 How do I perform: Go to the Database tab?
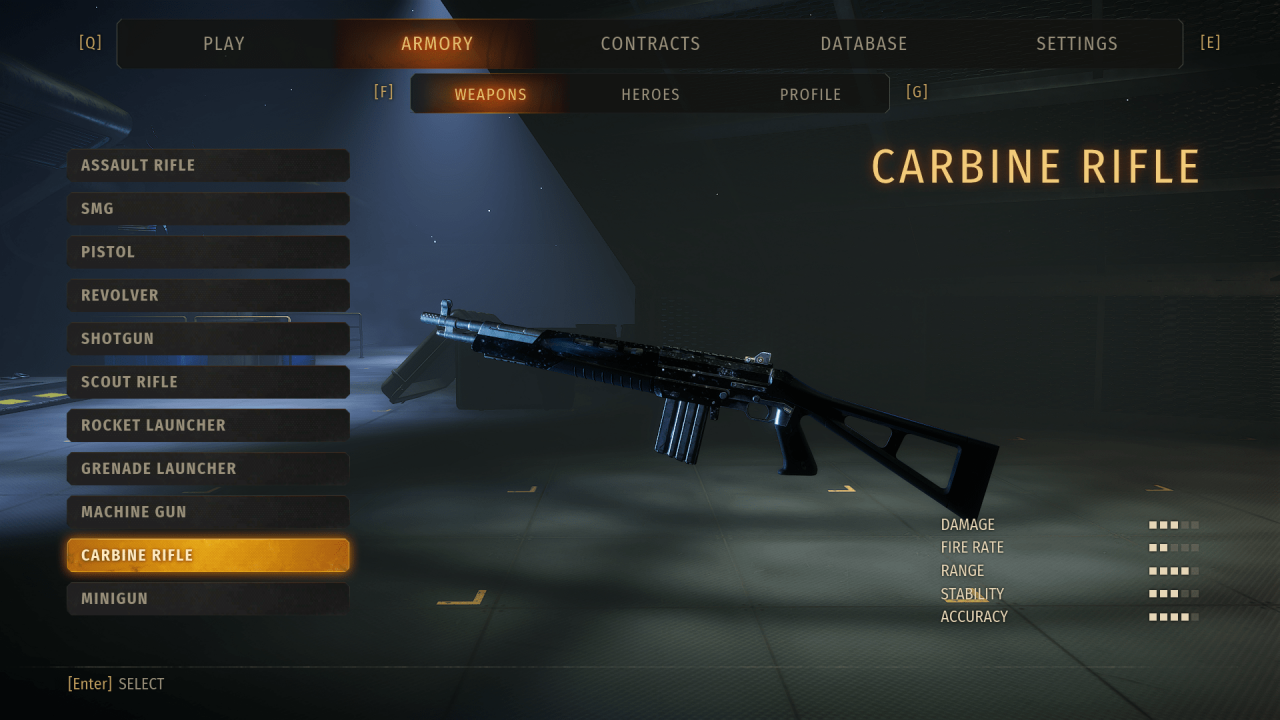[x=864, y=44]
